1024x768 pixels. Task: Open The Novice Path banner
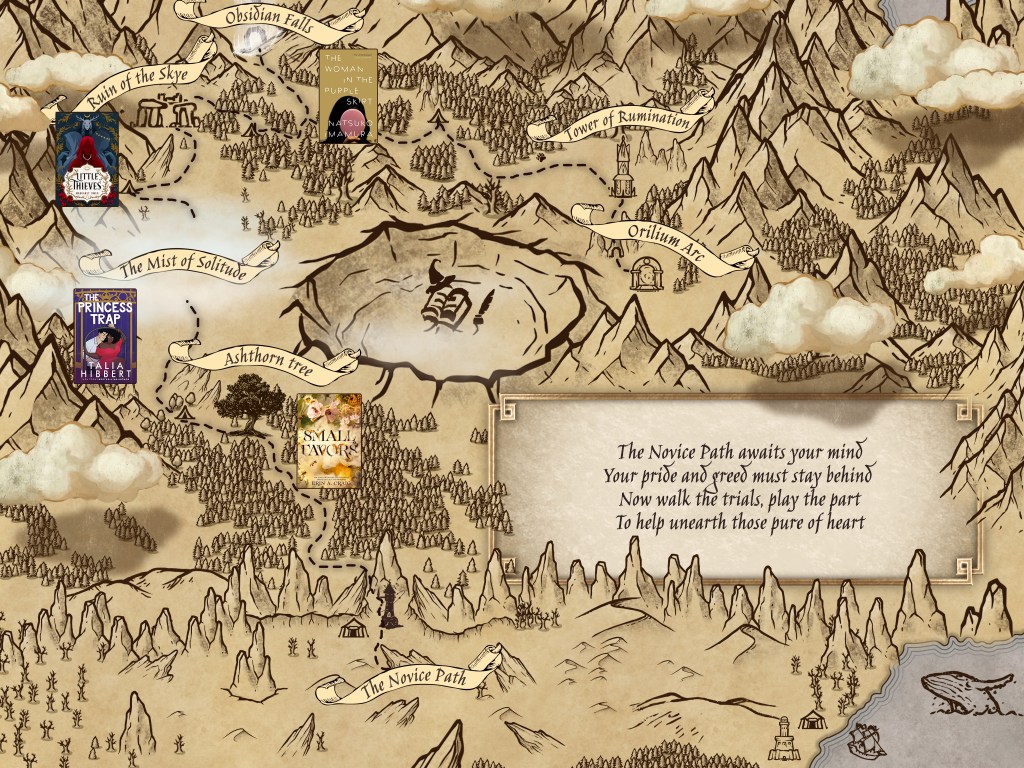point(413,683)
